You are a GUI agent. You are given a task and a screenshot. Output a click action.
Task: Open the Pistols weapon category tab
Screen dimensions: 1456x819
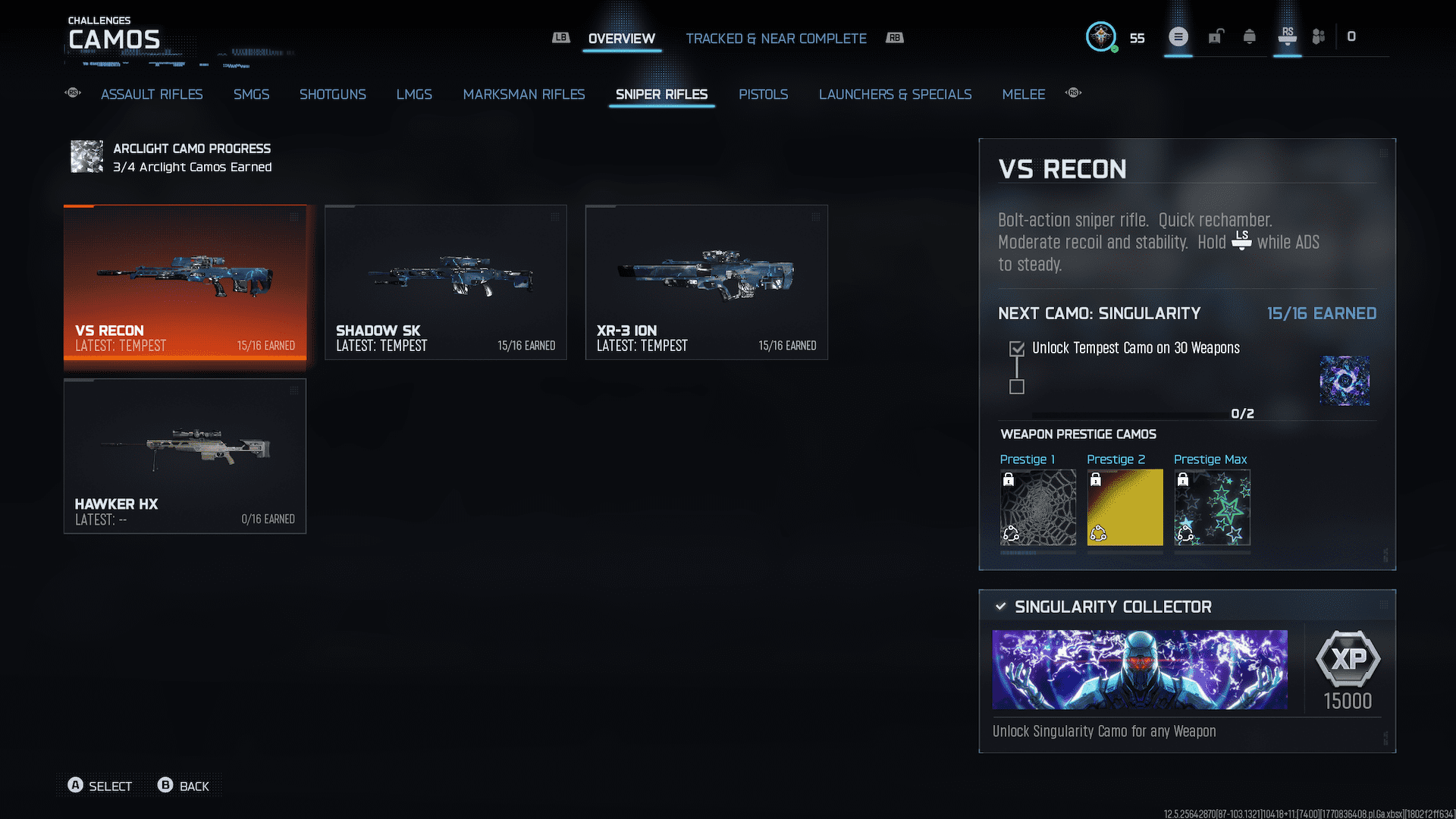point(763,94)
